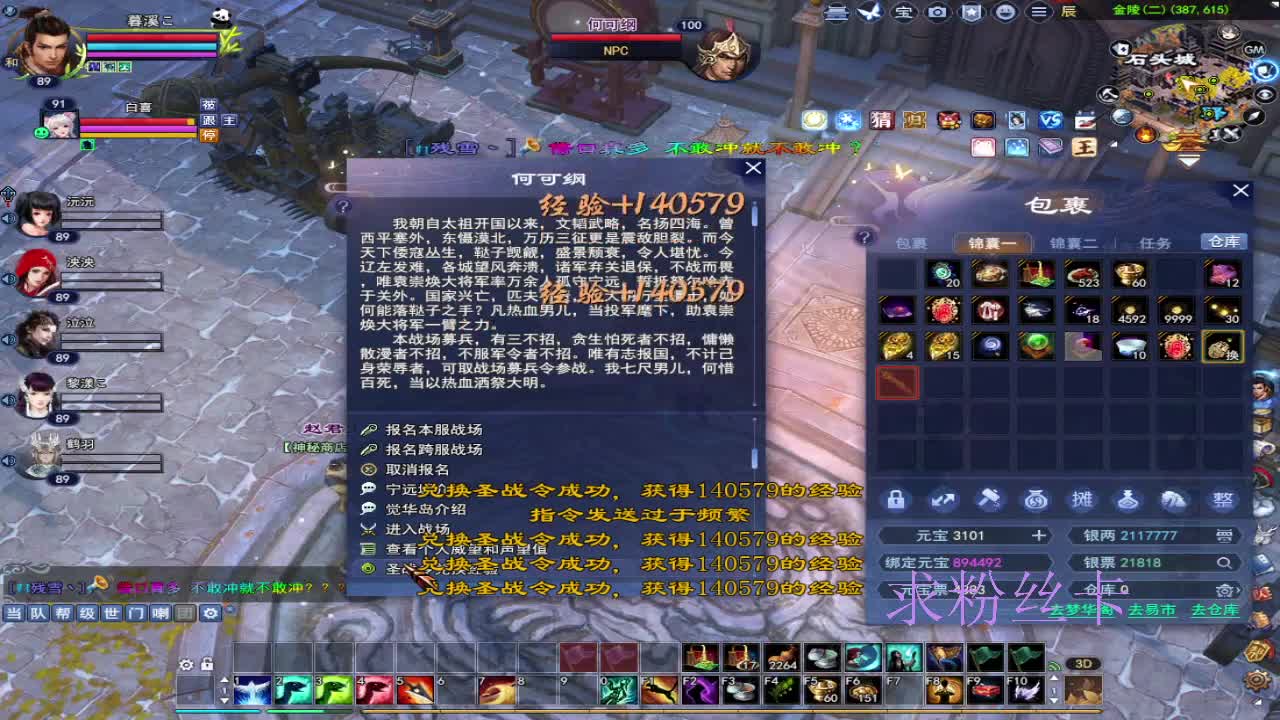
Task: Toggle the eye icon near the minimap
Action: pos(1263,95)
